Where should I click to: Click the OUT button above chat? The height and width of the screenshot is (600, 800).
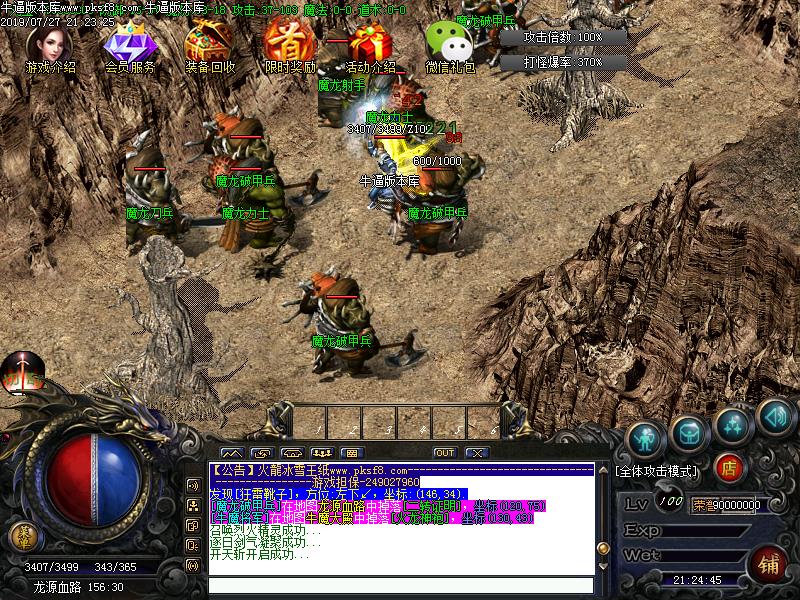[444, 453]
